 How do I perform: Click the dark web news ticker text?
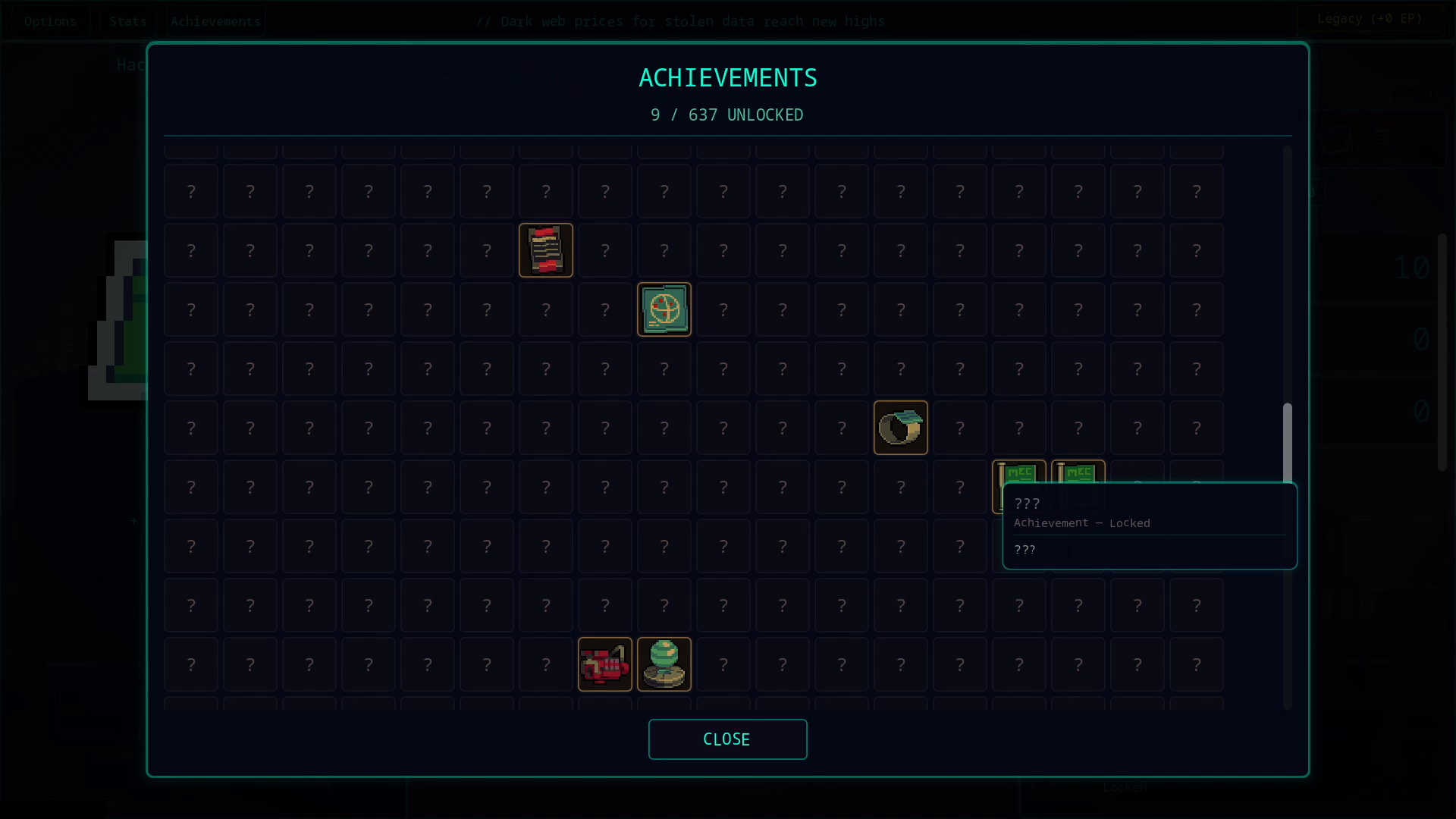pyautogui.click(x=680, y=21)
